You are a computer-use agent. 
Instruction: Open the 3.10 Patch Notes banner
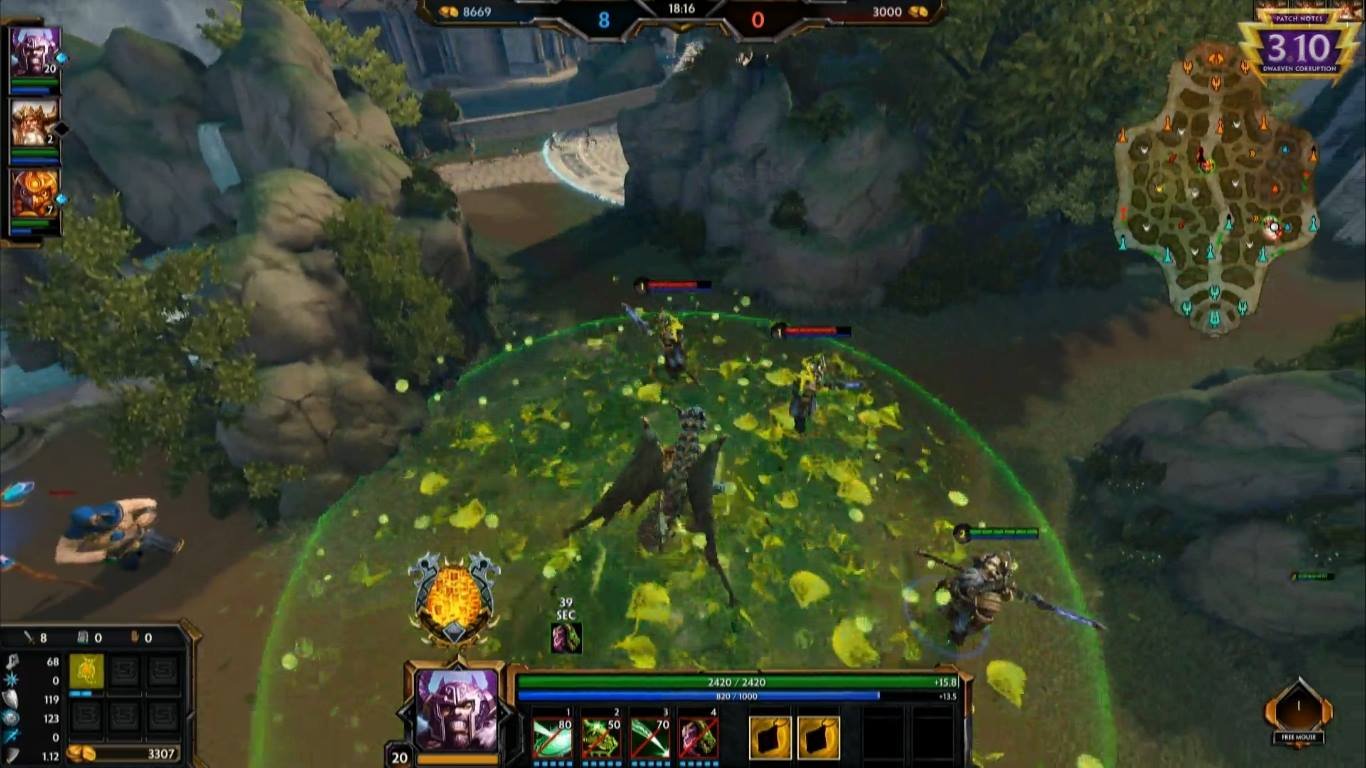pyautogui.click(x=1298, y=45)
